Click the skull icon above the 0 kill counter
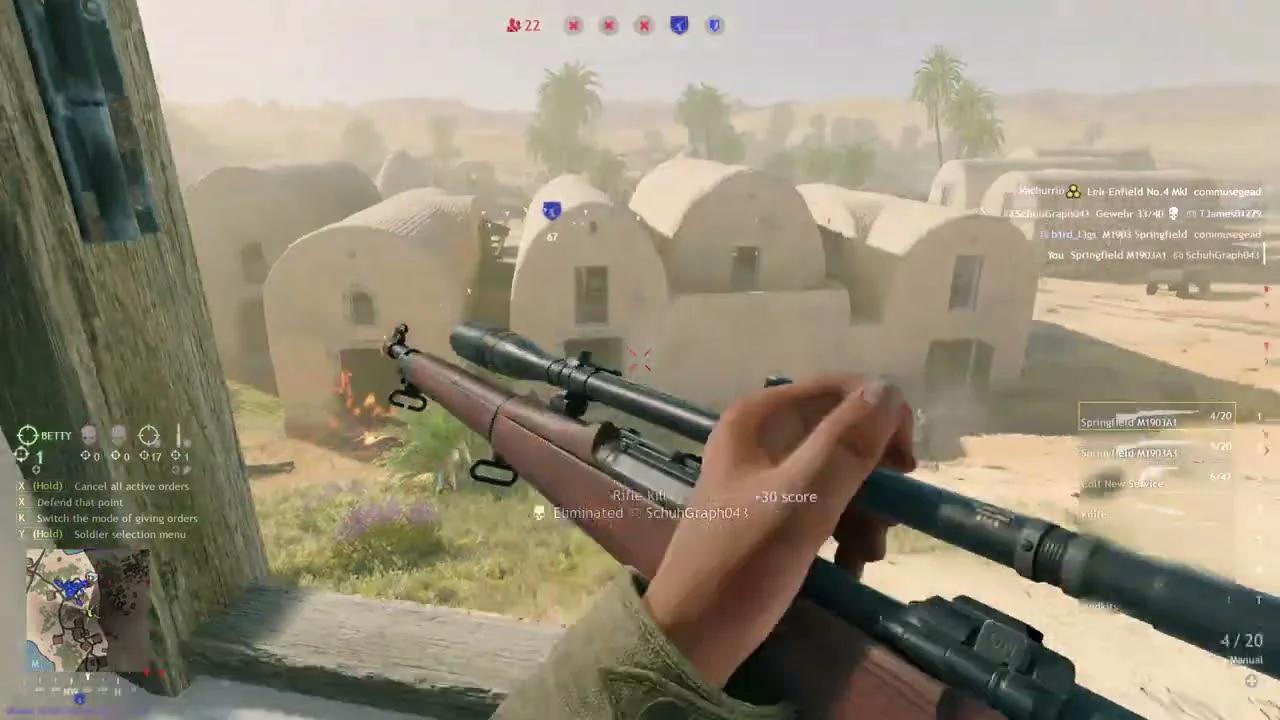Screen dimensions: 1280x720 coord(89,432)
